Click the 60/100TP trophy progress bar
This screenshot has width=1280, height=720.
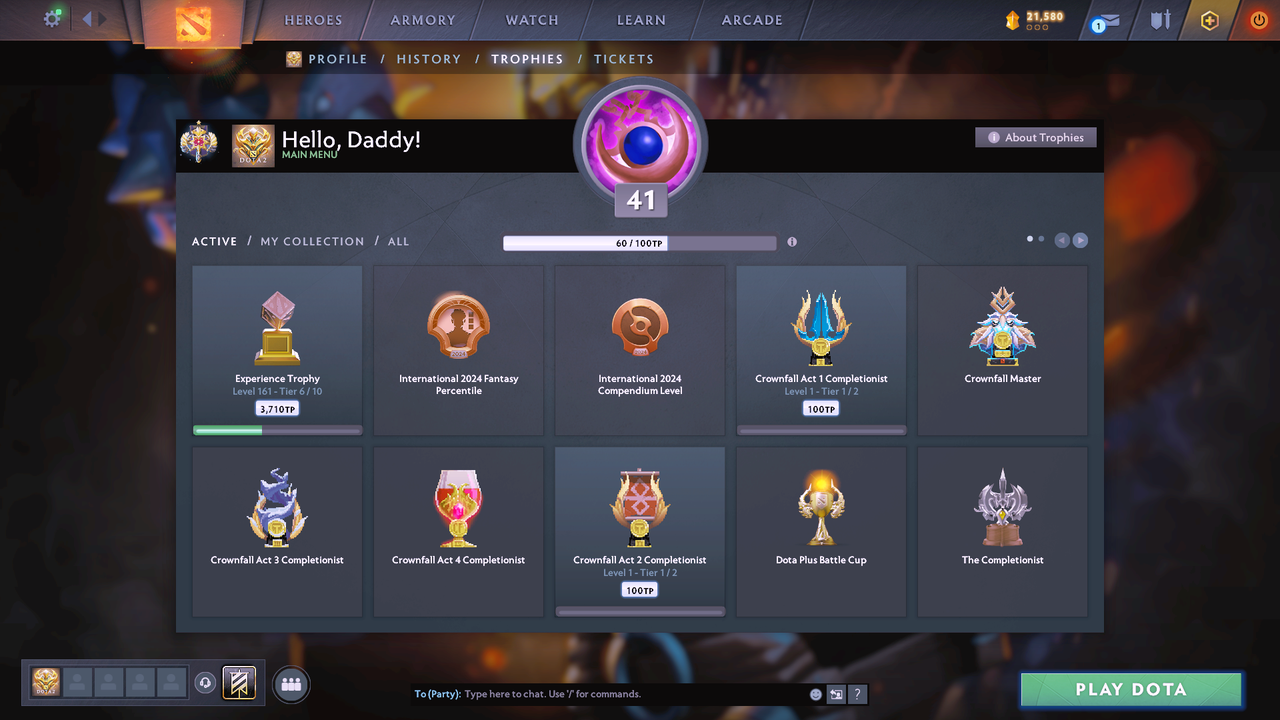click(x=640, y=242)
